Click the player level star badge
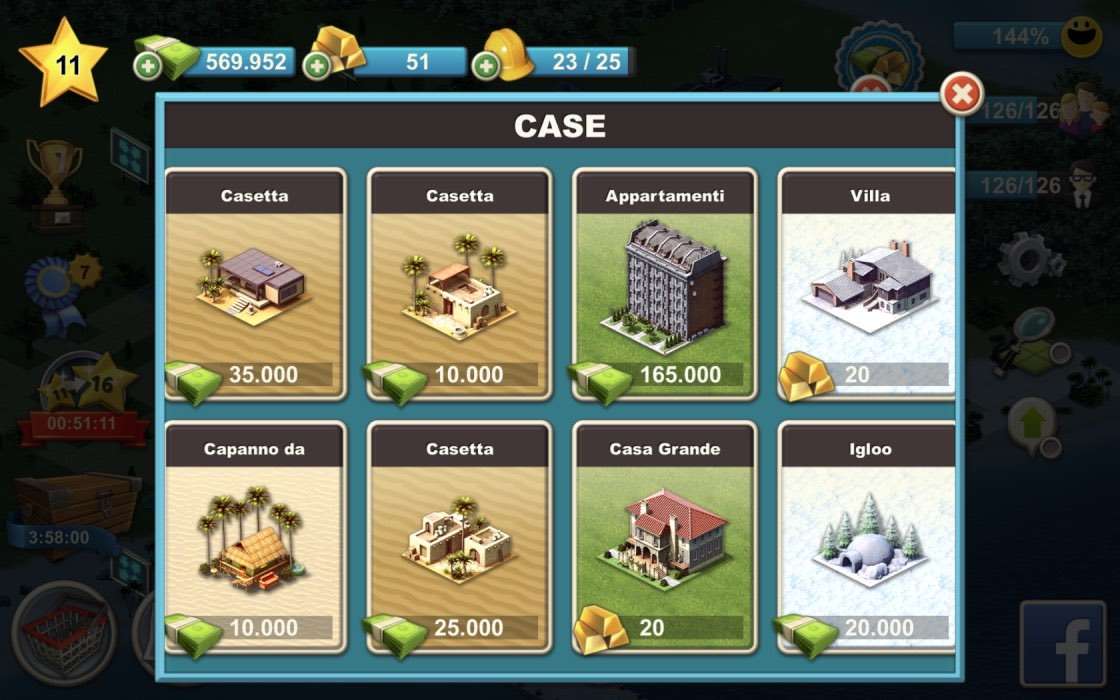 (65, 64)
